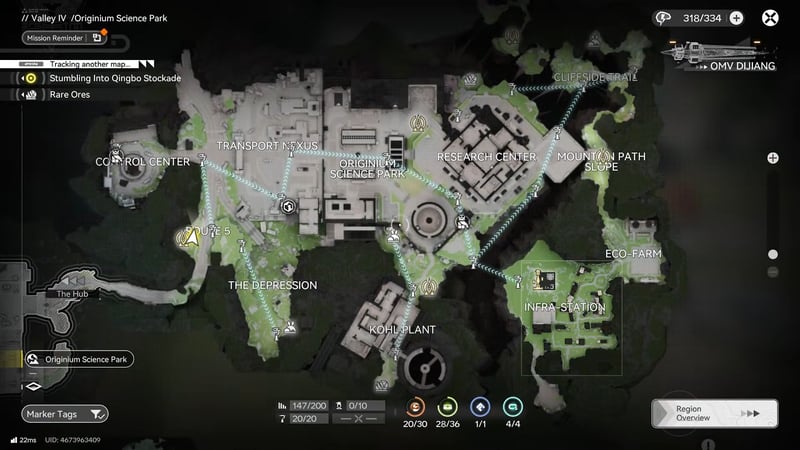
Task: Open the Marker Tags filter
Action: 65,413
